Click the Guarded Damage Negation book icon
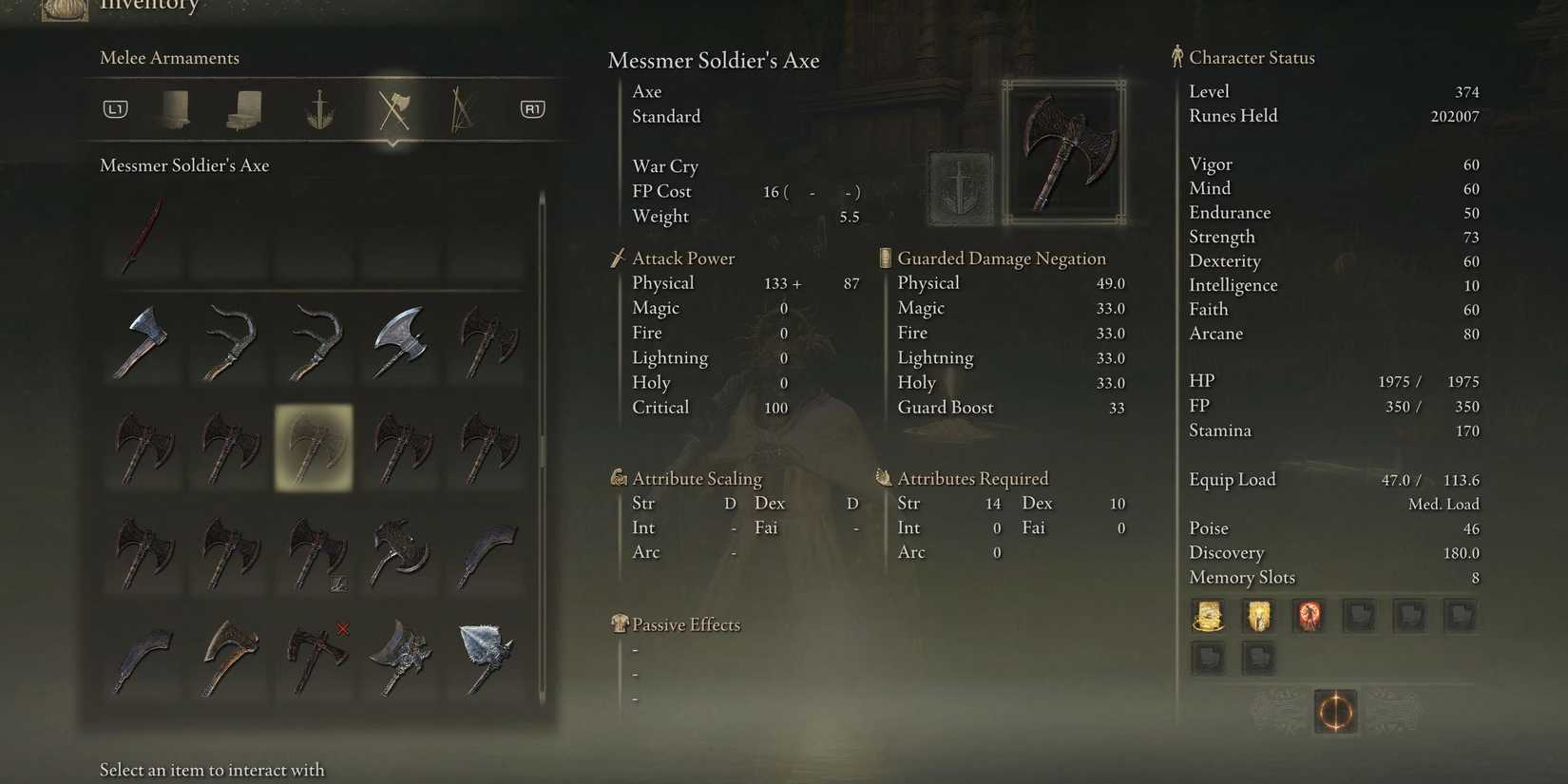Screen dimensions: 1568x784 click(x=884, y=258)
